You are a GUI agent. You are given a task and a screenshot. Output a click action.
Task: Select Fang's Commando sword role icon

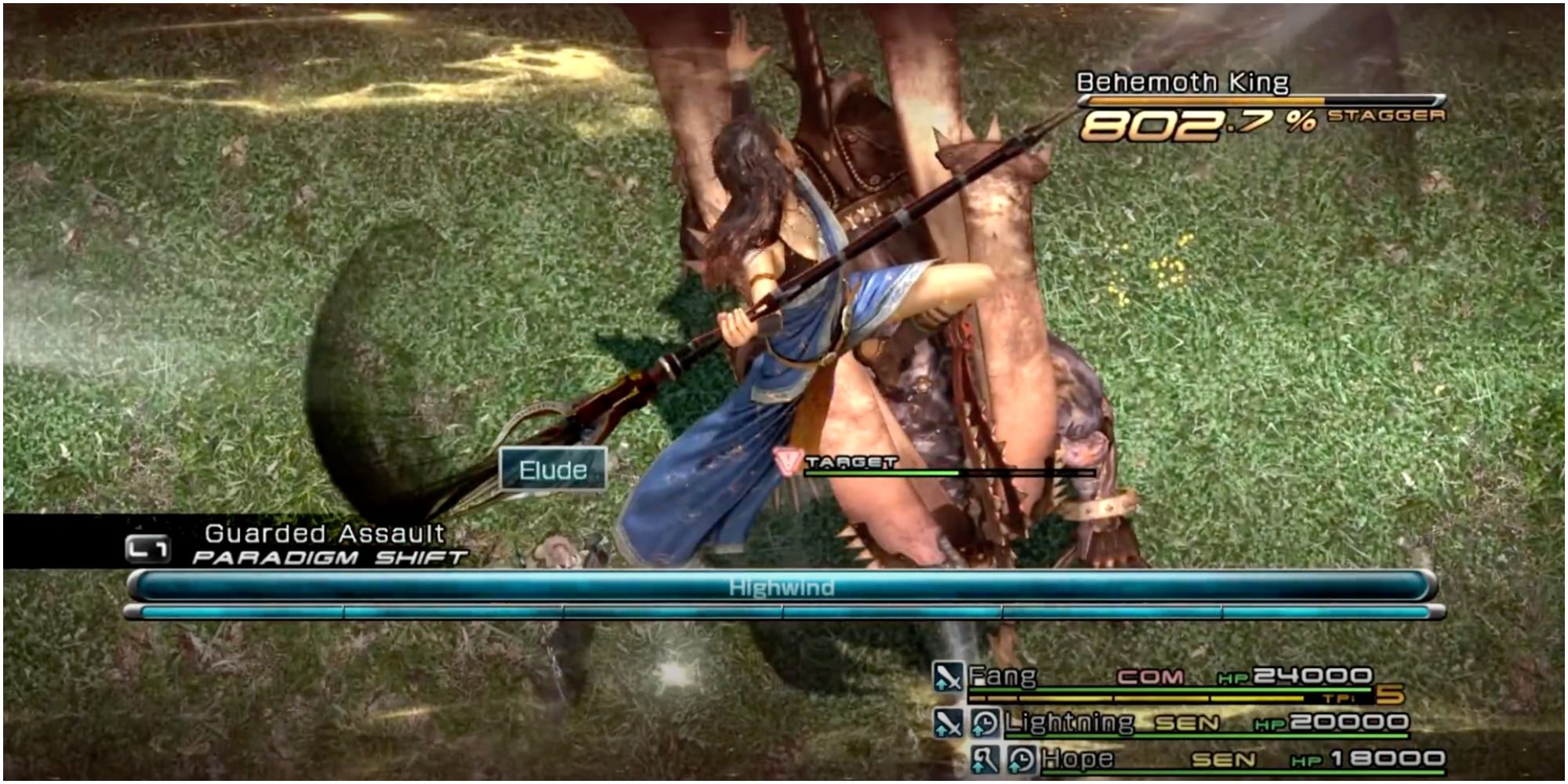coord(949,678)
